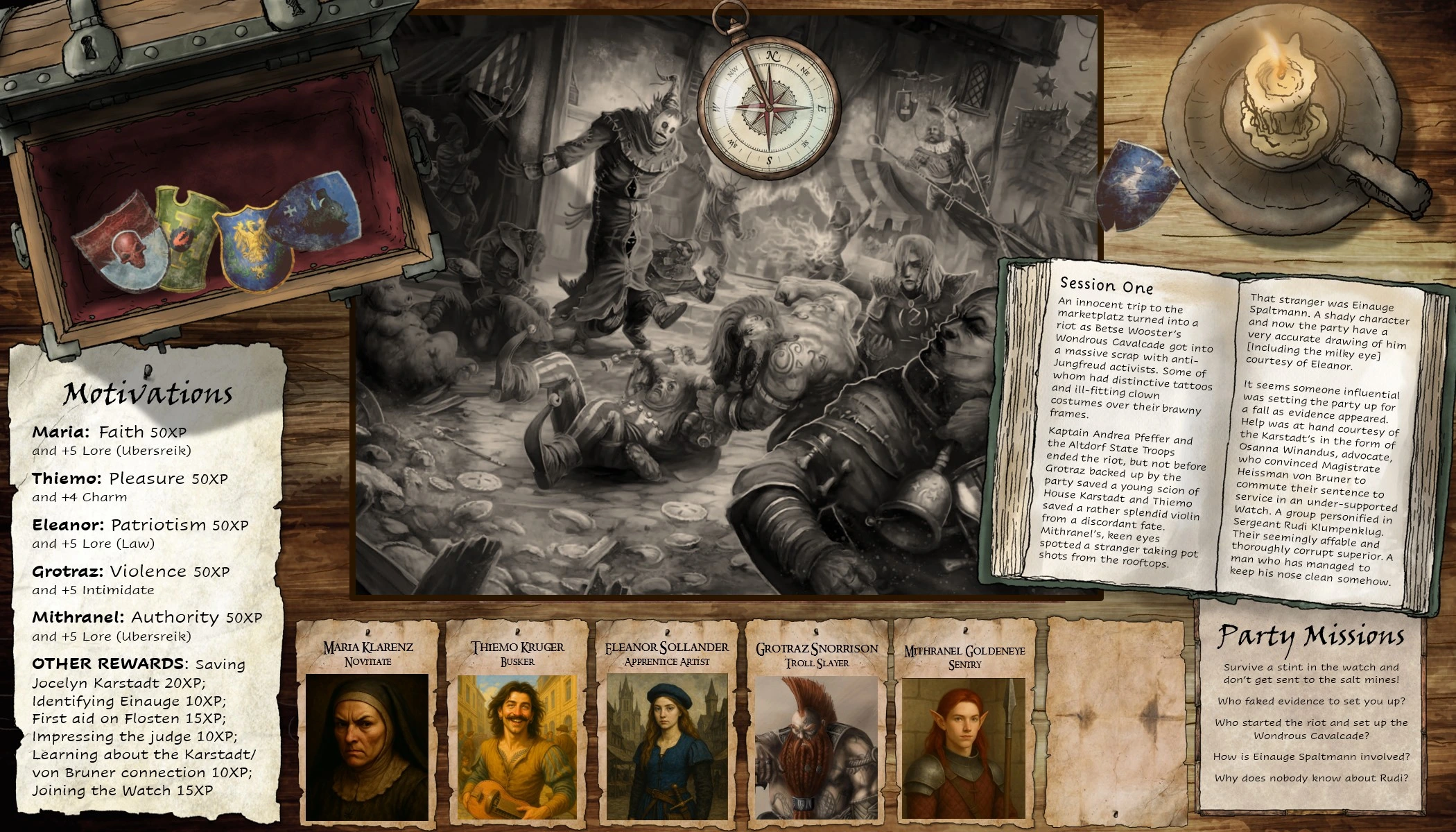Open the Session One journal book
This screenshot has height=832, width=1456.
click(x=1220, y=430)
